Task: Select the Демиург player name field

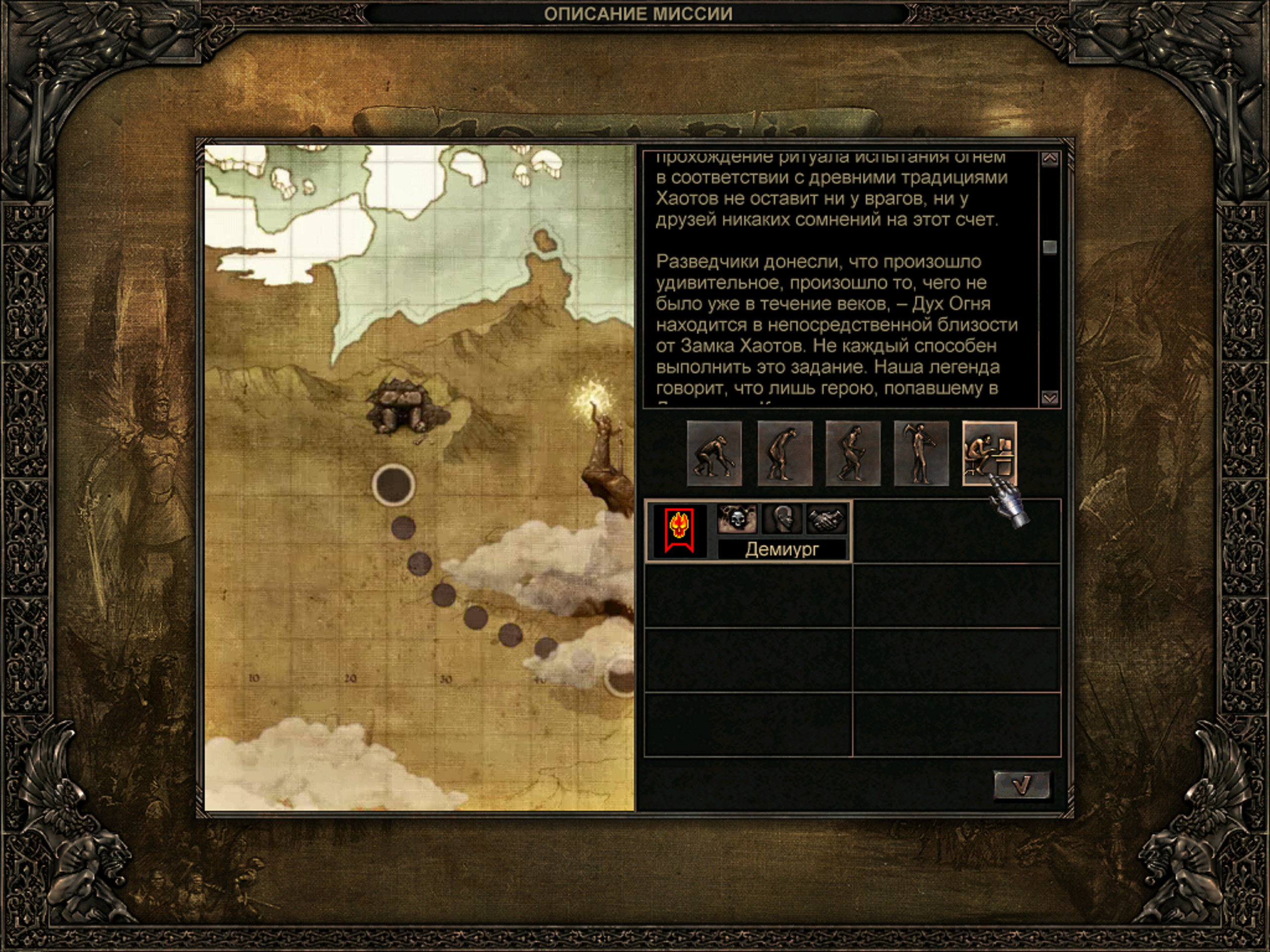Action: pos(782,550)
